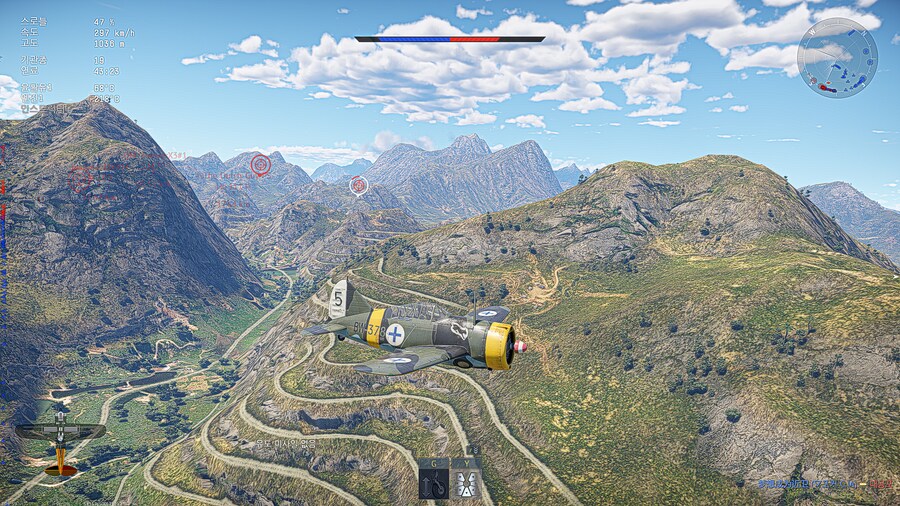Select the aircraft damage indicator silhouette
The image size is (900, 506).
tap(60, 440)
